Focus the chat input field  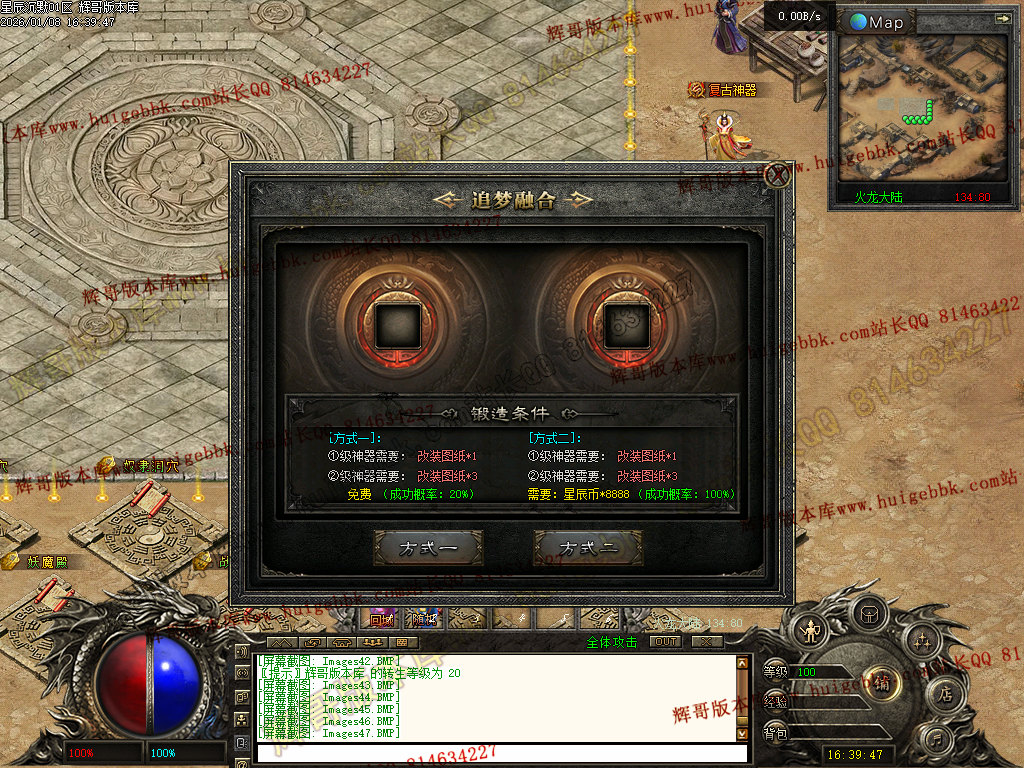(x=495, y=752)
